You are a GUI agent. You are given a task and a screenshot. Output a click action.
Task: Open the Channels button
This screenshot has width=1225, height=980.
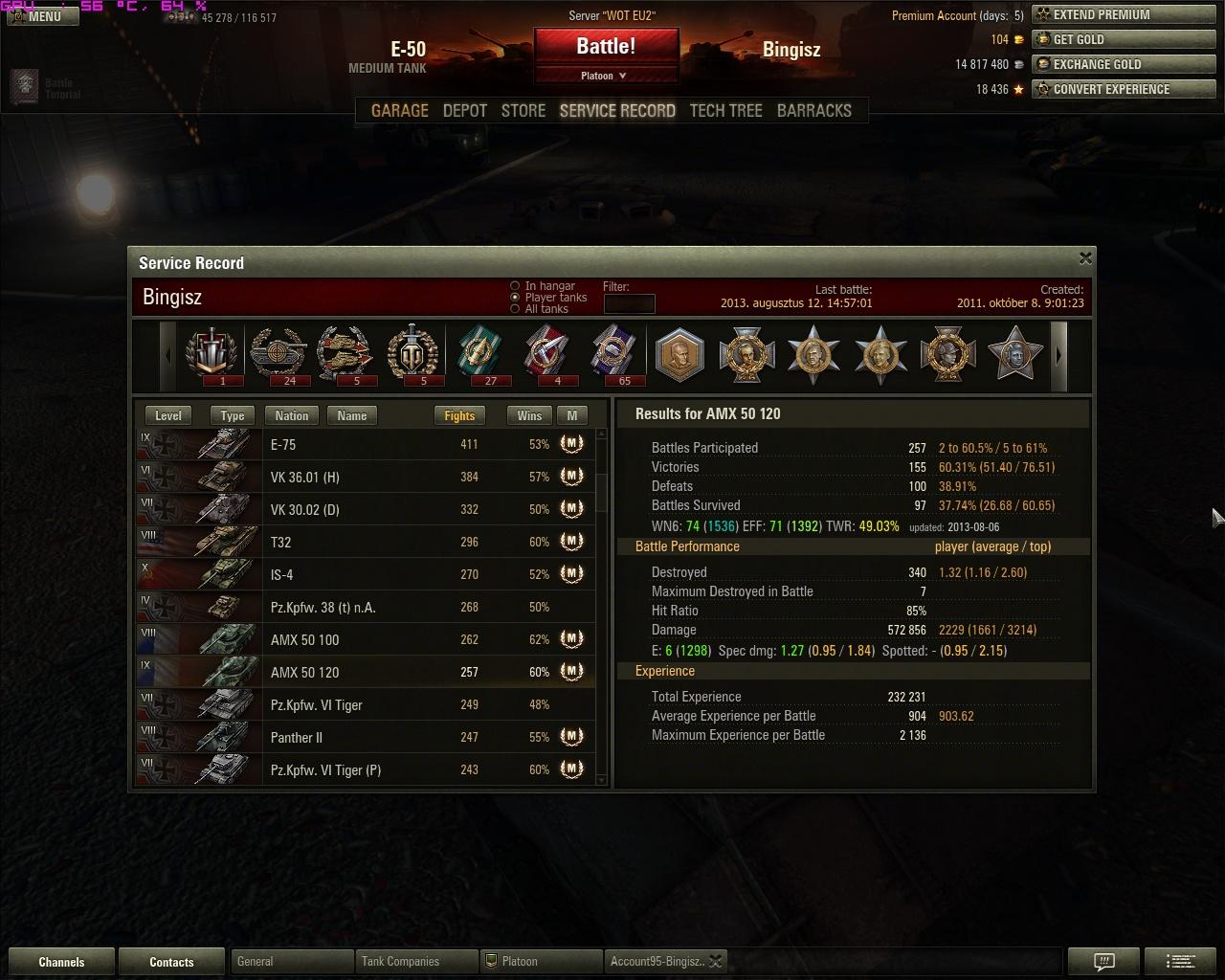coord(61,962)
